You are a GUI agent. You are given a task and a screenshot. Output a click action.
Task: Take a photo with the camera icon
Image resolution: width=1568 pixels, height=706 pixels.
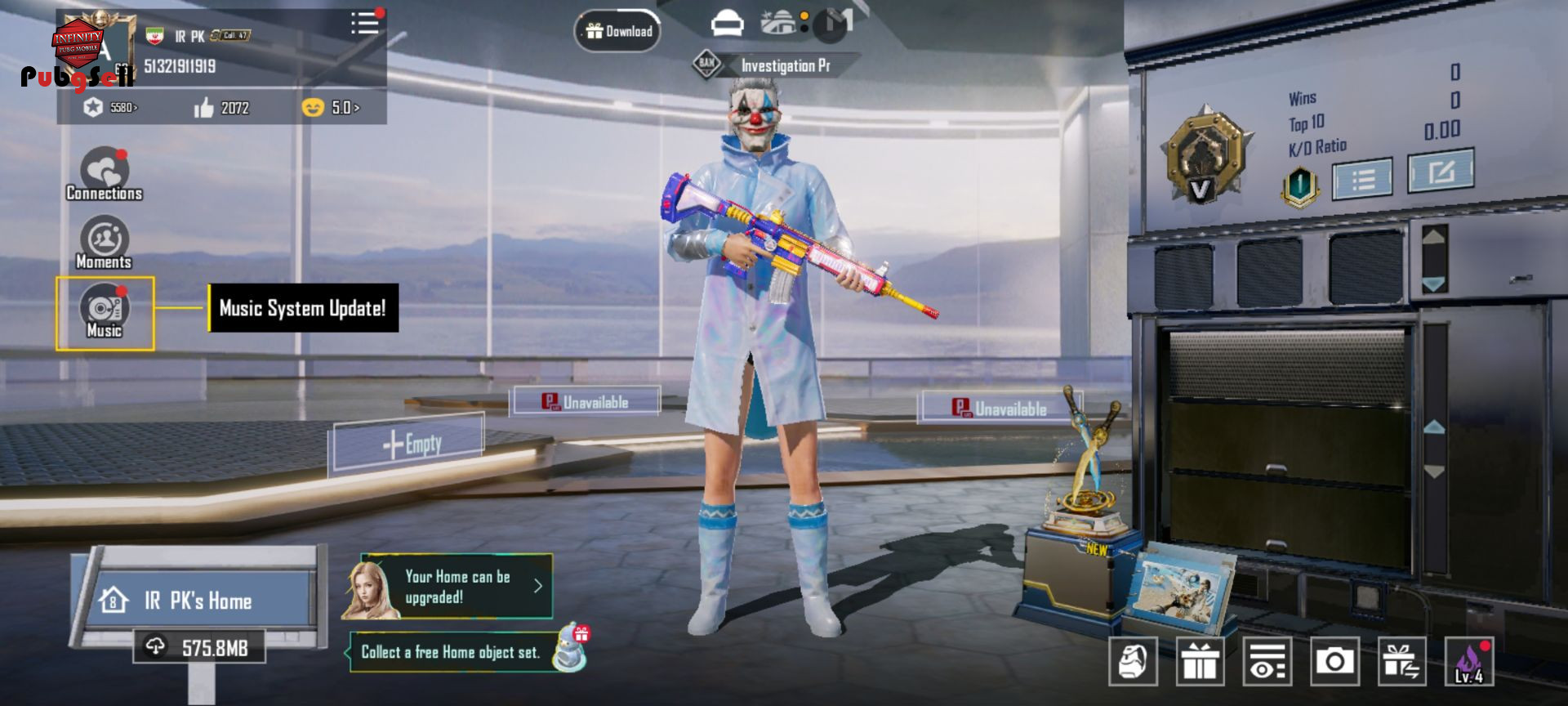coord(1334,661)
